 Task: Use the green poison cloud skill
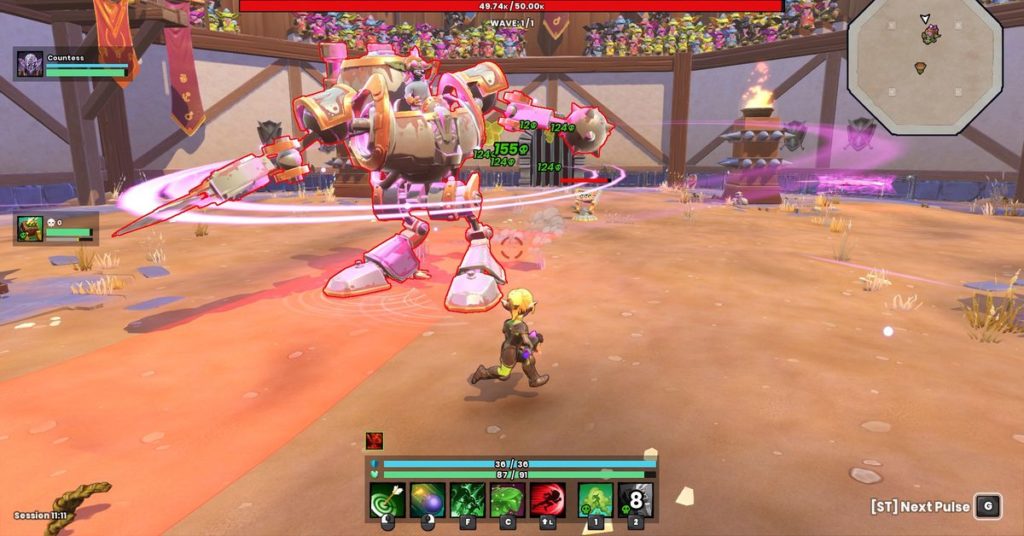tap(596, 500)
